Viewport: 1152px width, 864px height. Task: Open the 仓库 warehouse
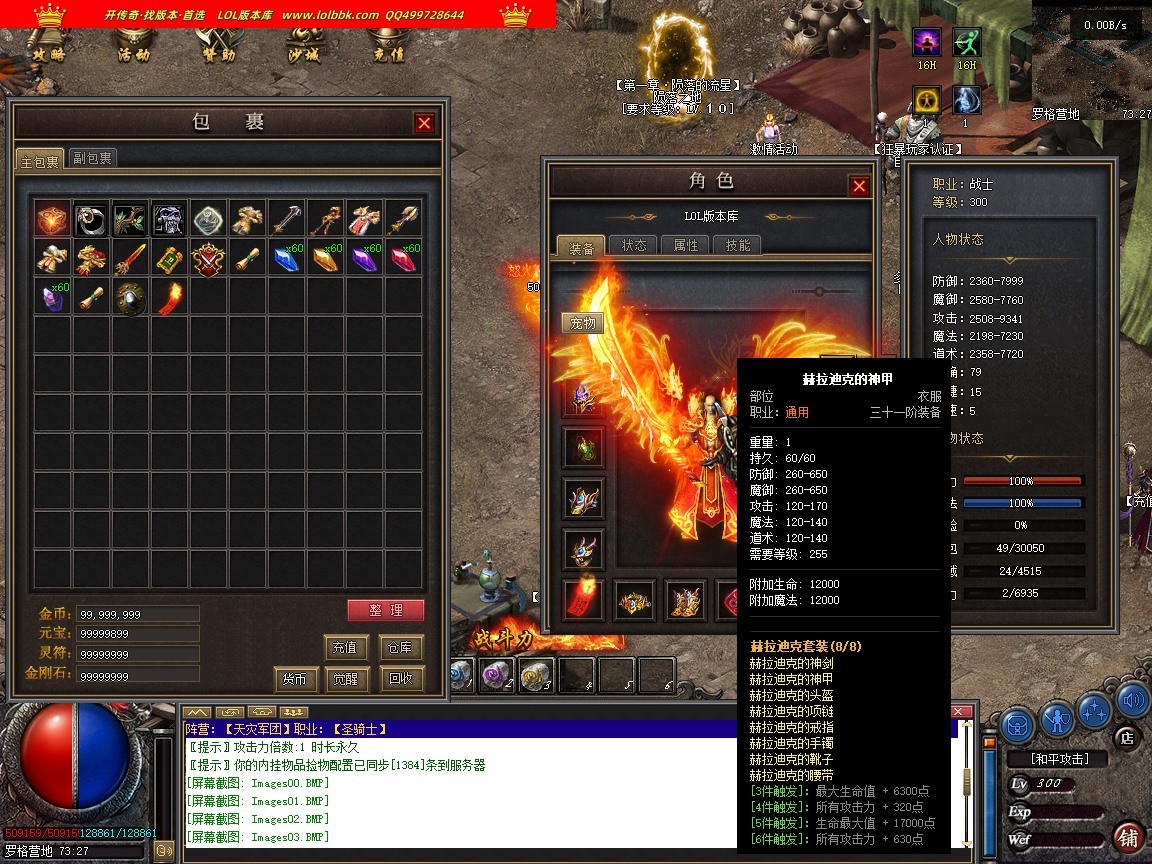(x=401, y=648)
